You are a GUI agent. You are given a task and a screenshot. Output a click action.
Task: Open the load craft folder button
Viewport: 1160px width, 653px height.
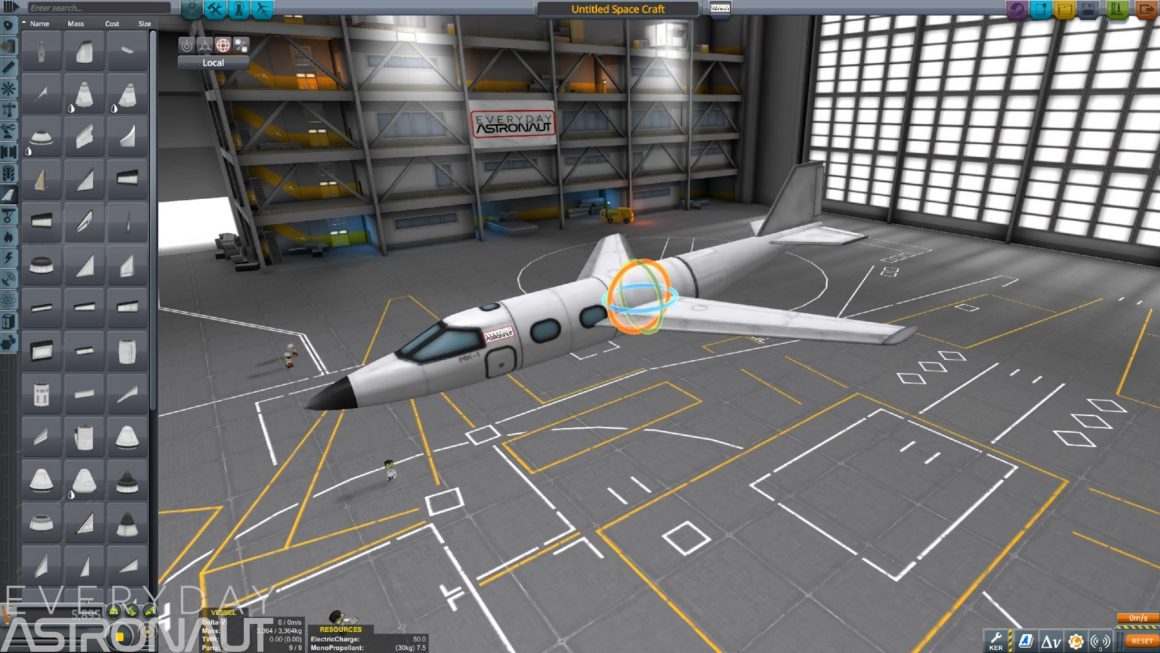(1066, 10)
